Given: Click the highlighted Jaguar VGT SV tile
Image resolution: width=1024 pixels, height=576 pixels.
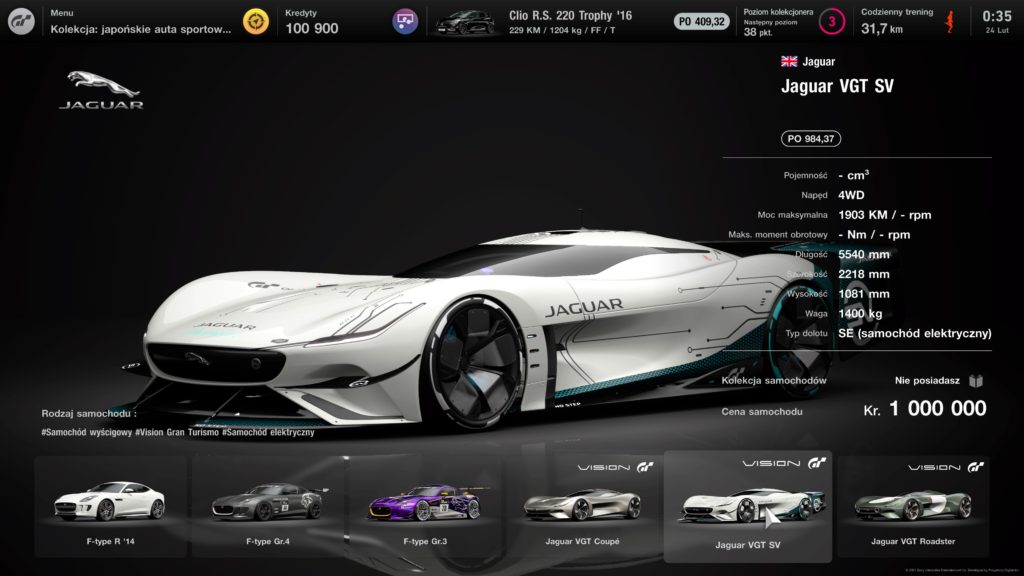Looking at the screenshot, I should [747, 507].
